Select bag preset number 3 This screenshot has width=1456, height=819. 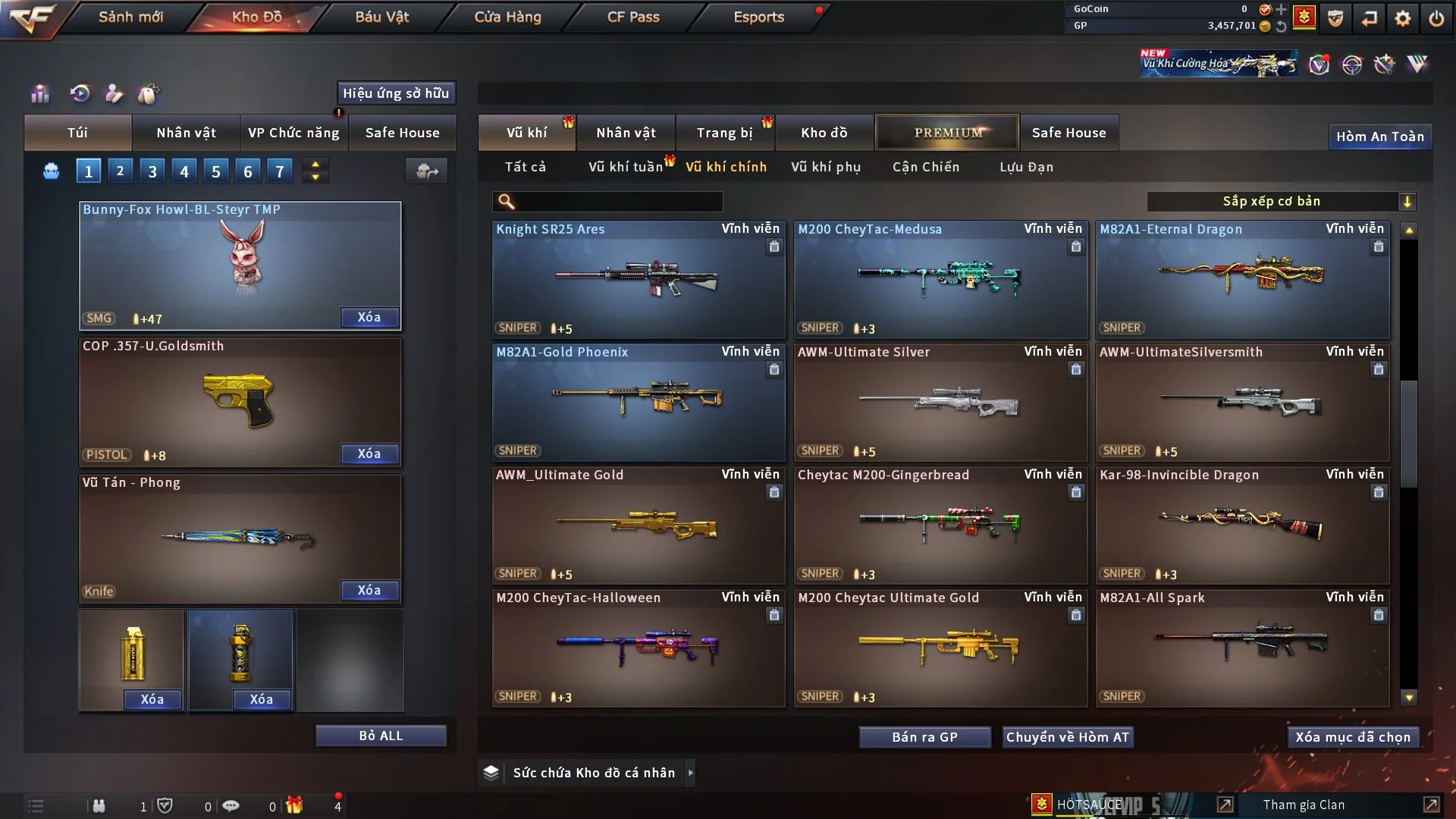[152, 171]
